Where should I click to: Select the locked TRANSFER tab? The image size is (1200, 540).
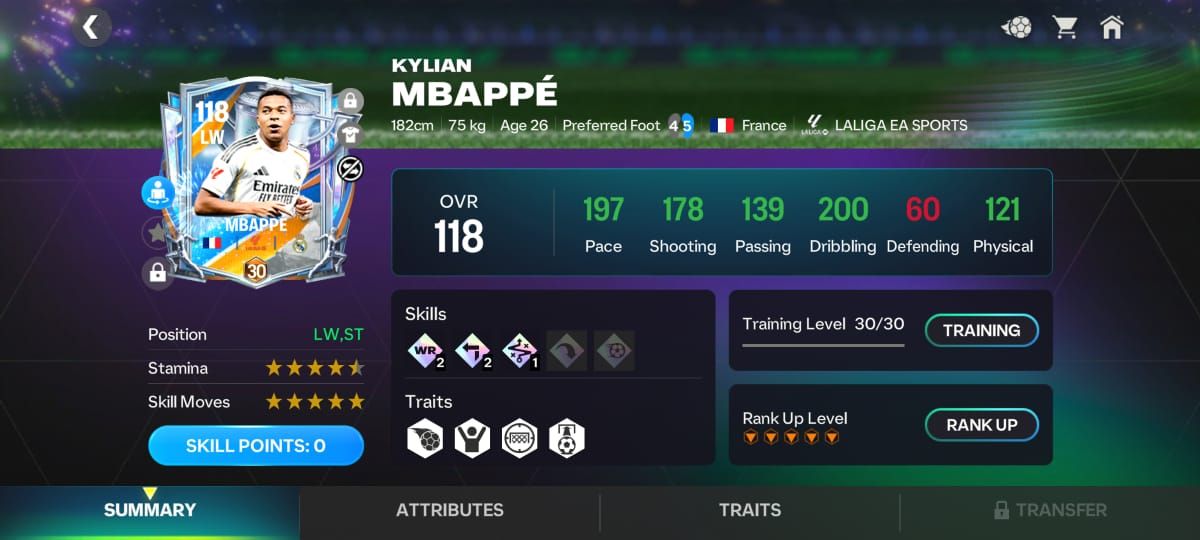[x=1050, y=510]
